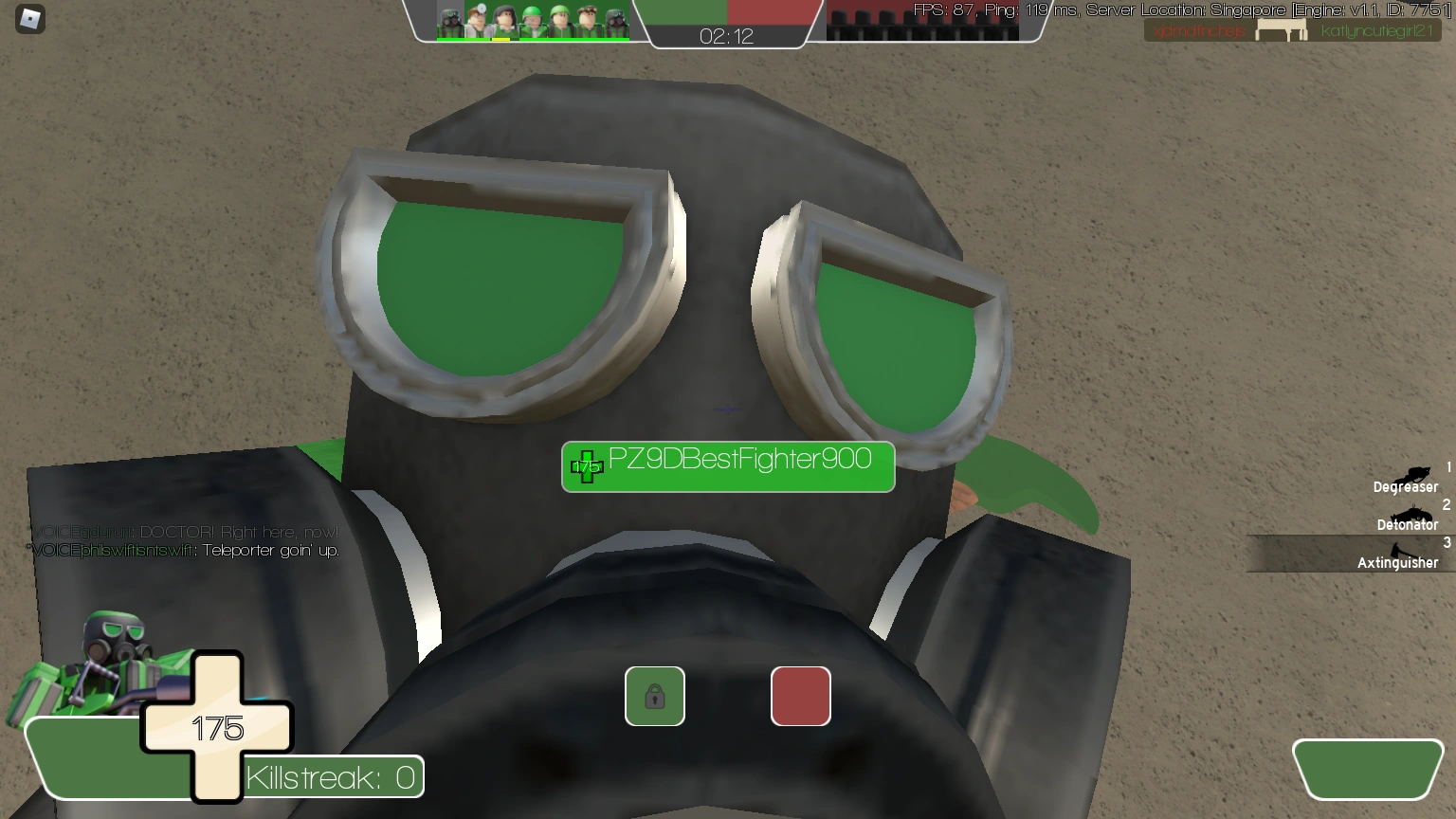Open the Roblox menu at top left
Viewport: 1456px width, 819px height.
pyautogui.click(x=29, y=19)
